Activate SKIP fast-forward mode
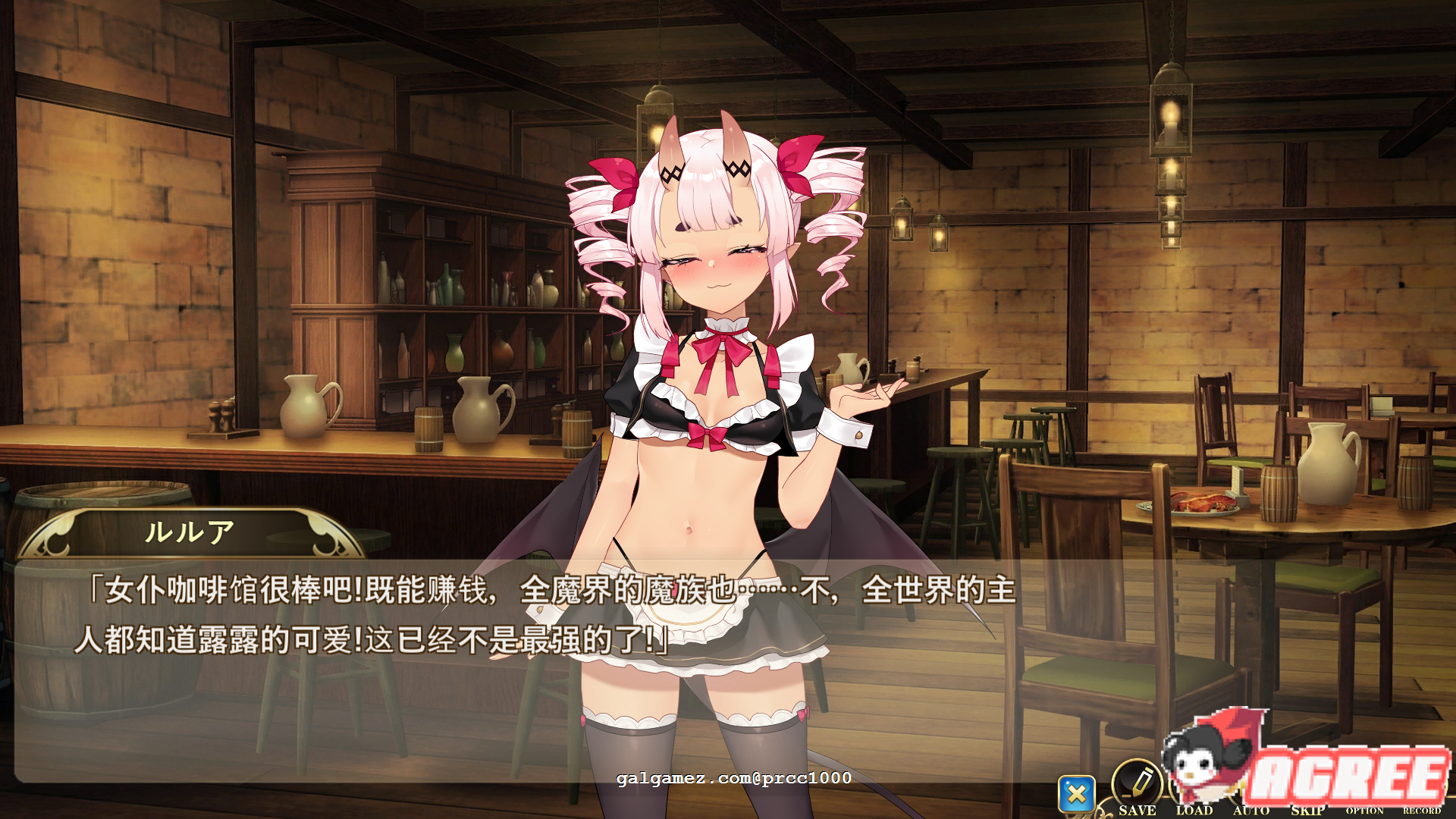1456x819 pixels. click(x=1308, y=809)
